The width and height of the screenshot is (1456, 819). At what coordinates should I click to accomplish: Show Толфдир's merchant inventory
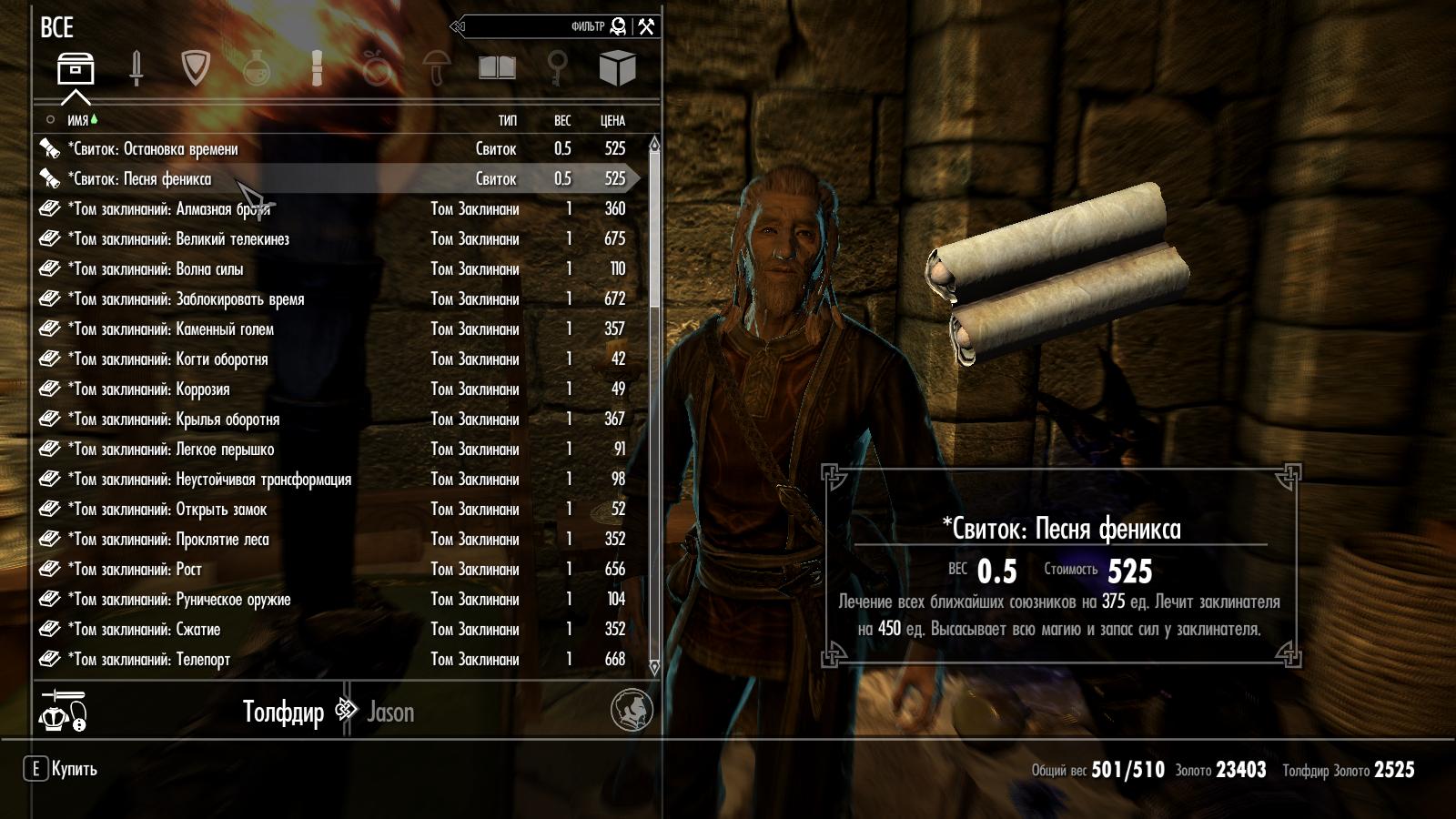point(283,712)
